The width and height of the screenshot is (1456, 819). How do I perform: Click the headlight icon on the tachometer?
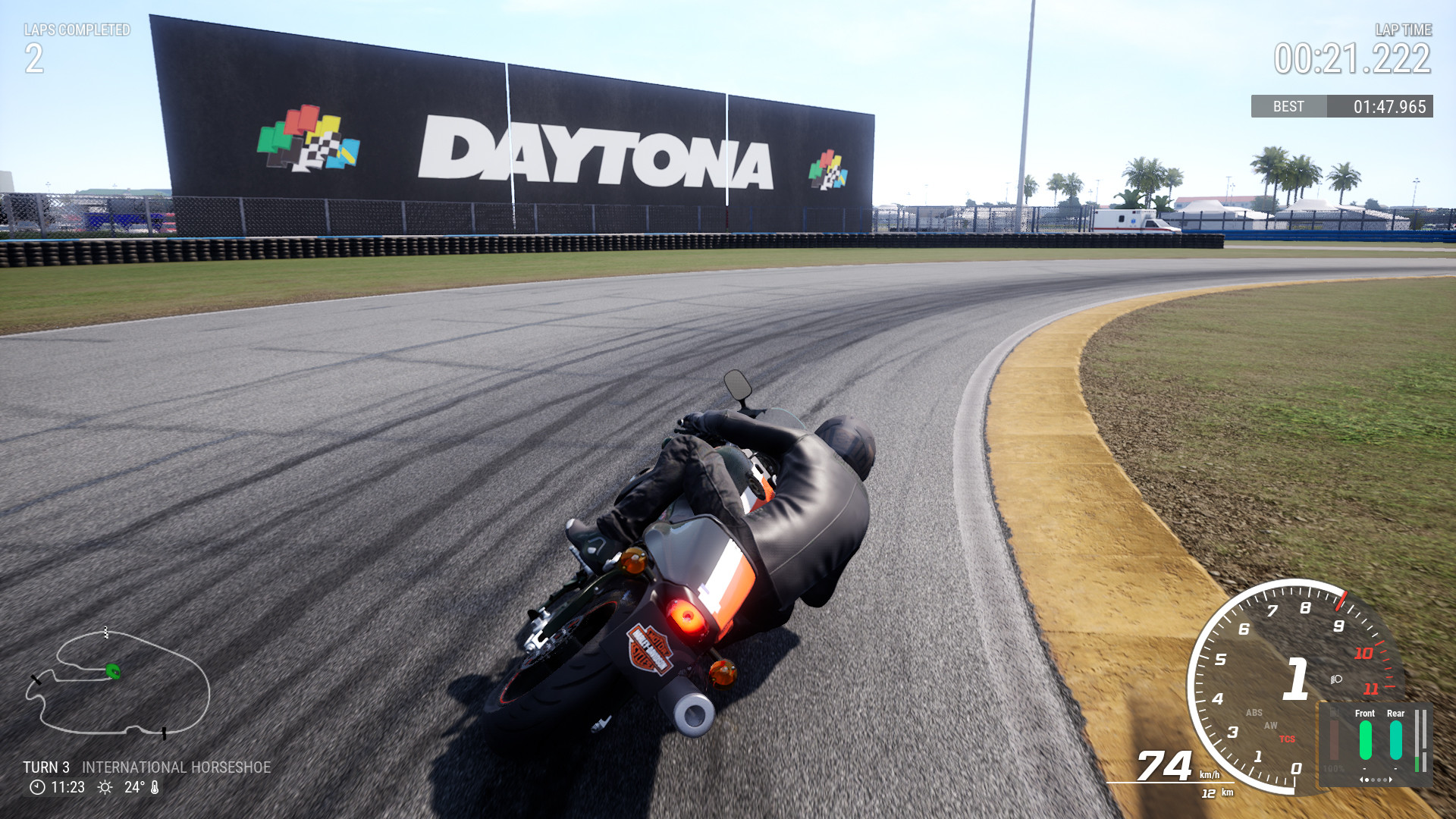coord(1335,679)
